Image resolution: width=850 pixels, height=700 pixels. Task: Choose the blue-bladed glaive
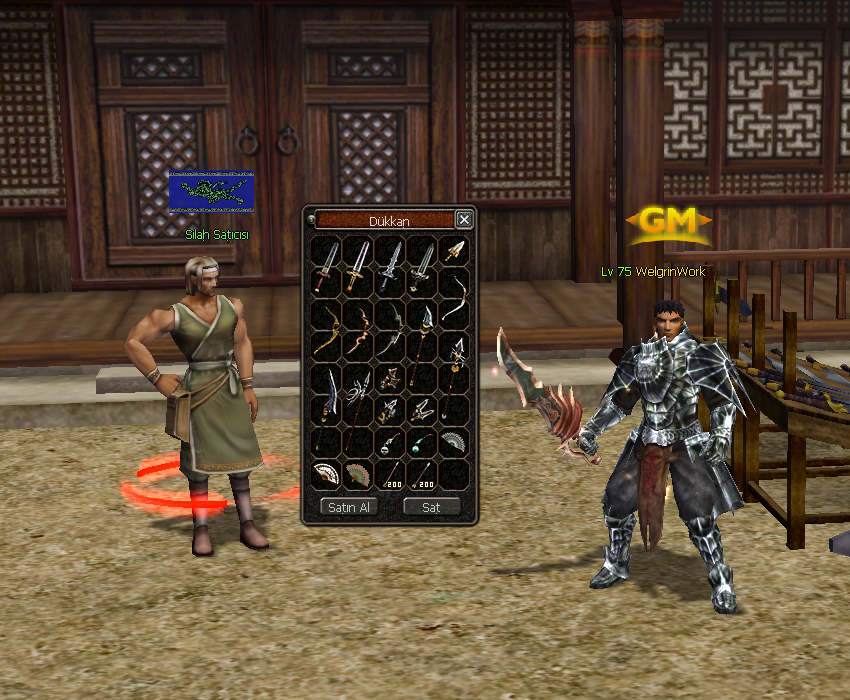point(326,395)
